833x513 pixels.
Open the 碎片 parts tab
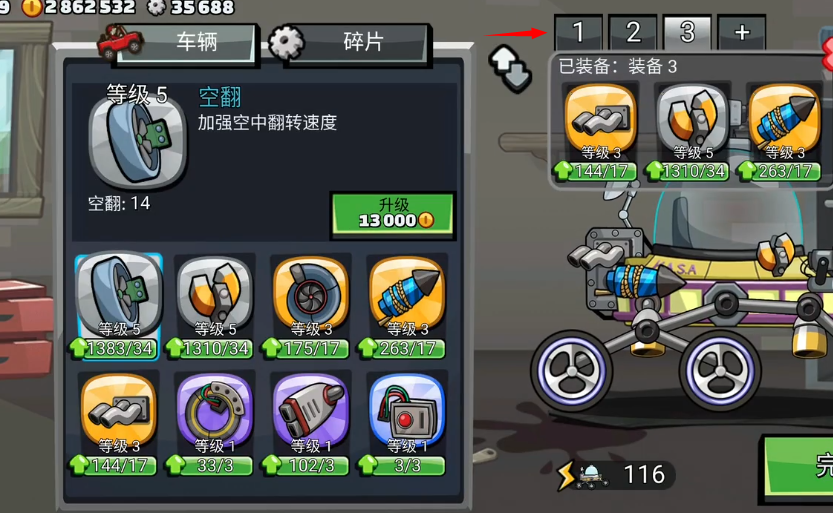350,42
